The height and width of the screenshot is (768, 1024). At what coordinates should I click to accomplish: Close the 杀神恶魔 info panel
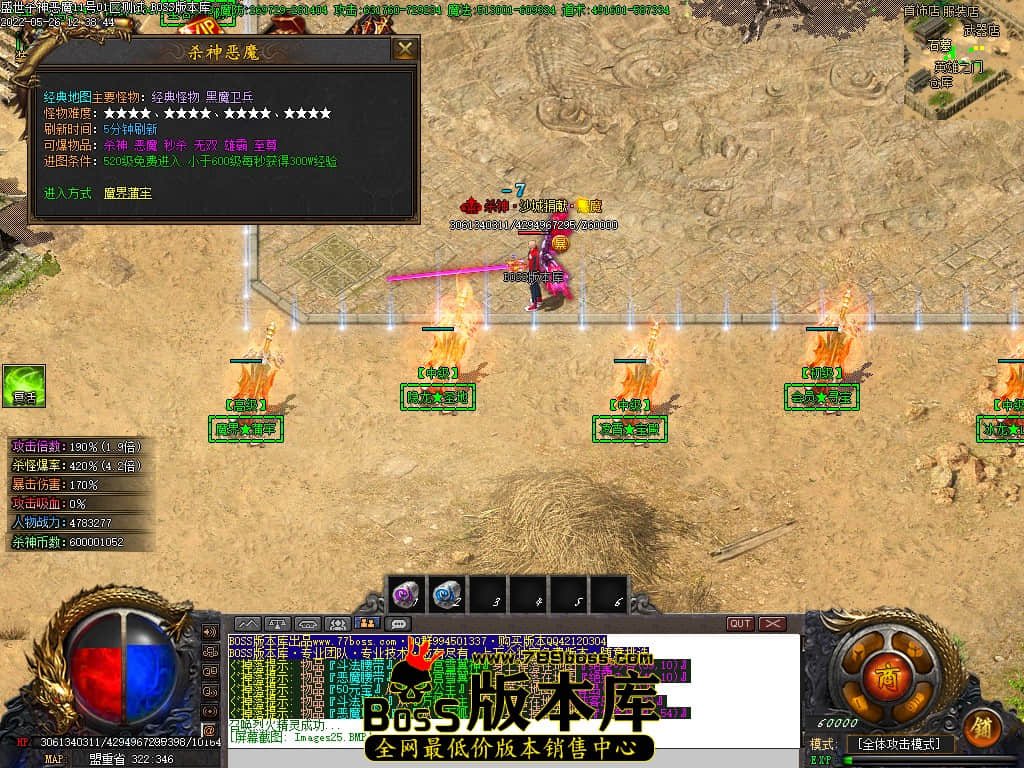[404, 50]
